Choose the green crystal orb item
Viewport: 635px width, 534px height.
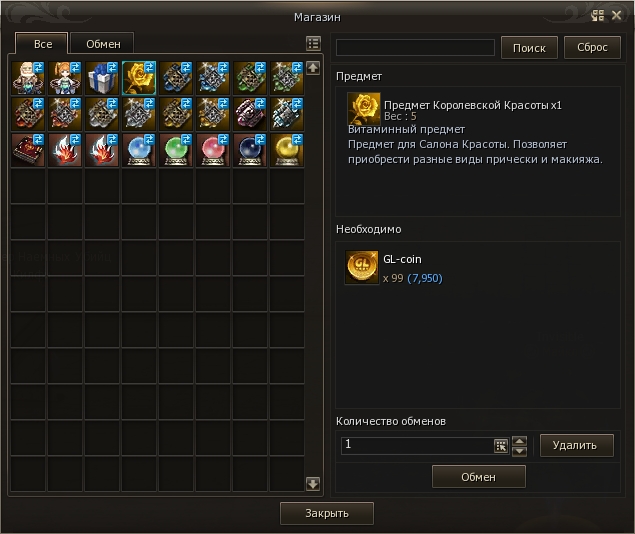(x=175, y=150)
